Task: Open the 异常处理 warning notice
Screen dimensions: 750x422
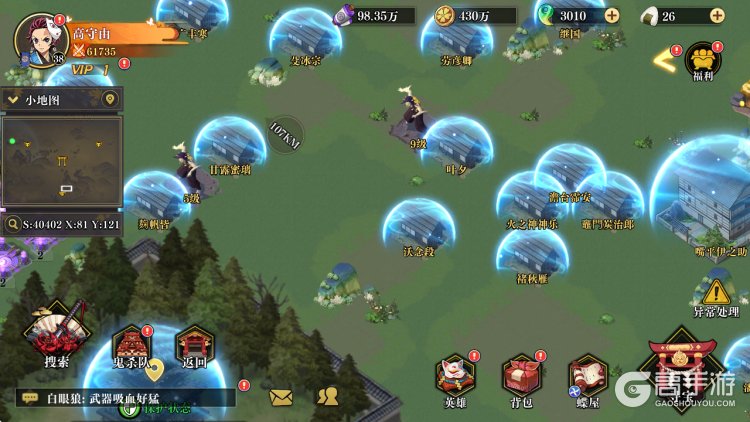Action: [x=716, y=296]
